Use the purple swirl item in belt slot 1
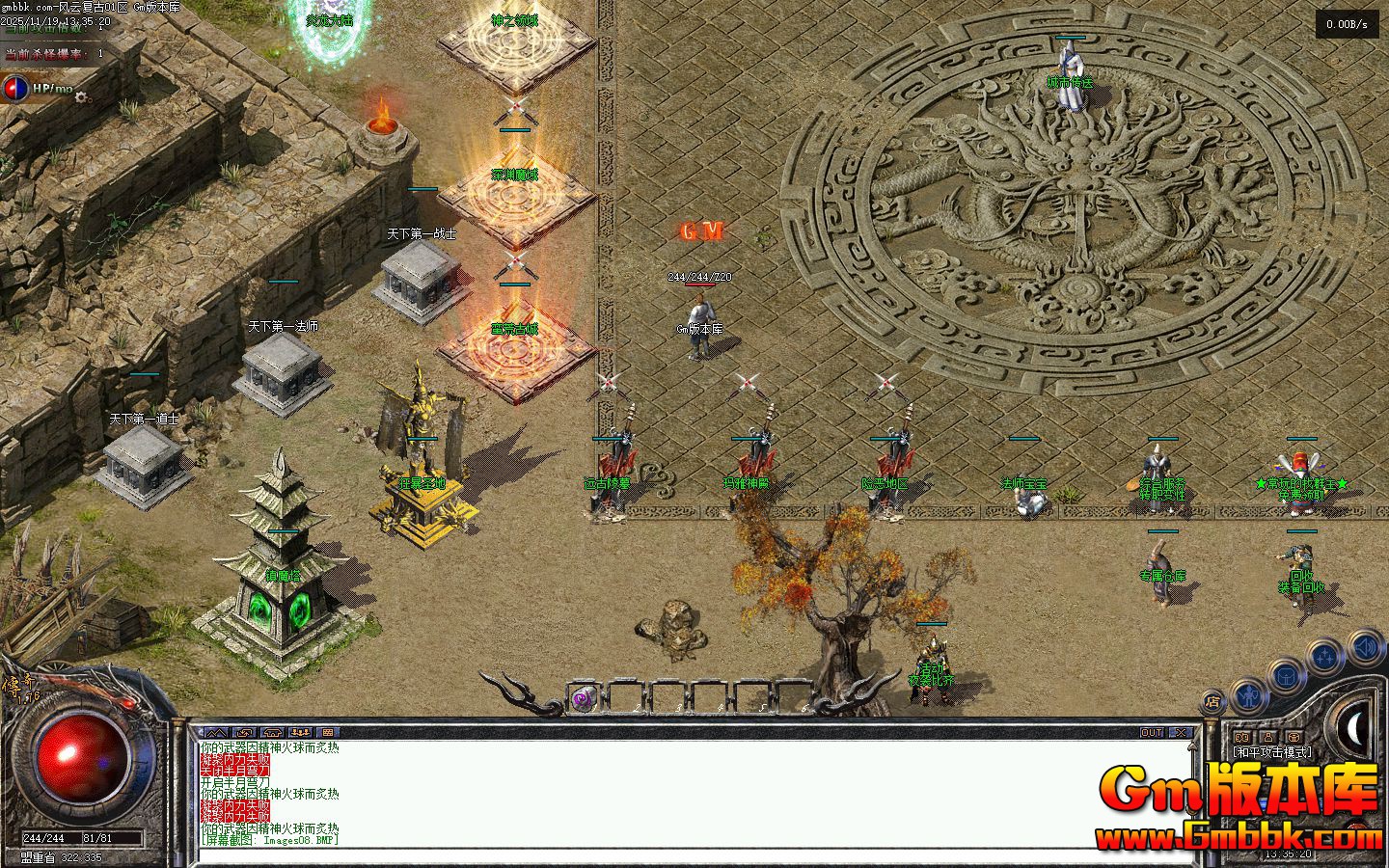The image size is (1389, 868). 582,699
